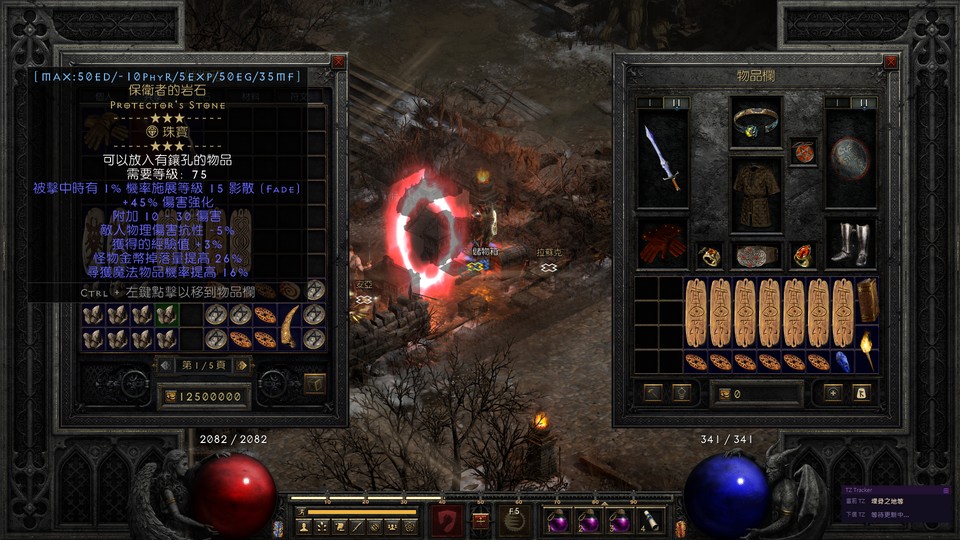Pick the green-highlighted stone in the stash
The height and width of the screenshot is (540, 960).
click(x=166, y=315)
